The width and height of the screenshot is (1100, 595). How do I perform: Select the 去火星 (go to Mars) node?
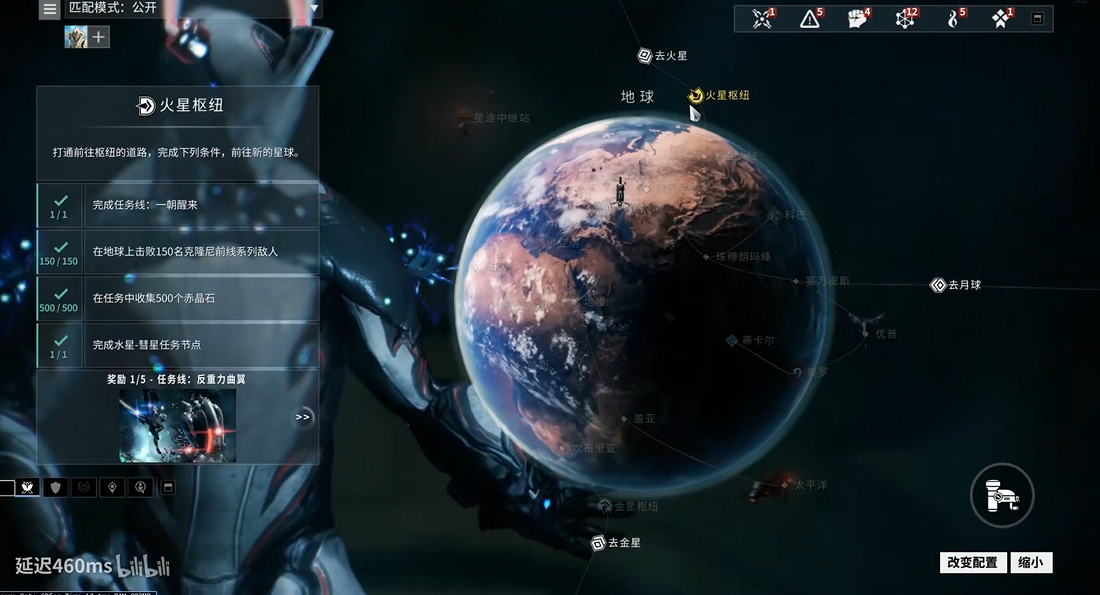point(645,56)
